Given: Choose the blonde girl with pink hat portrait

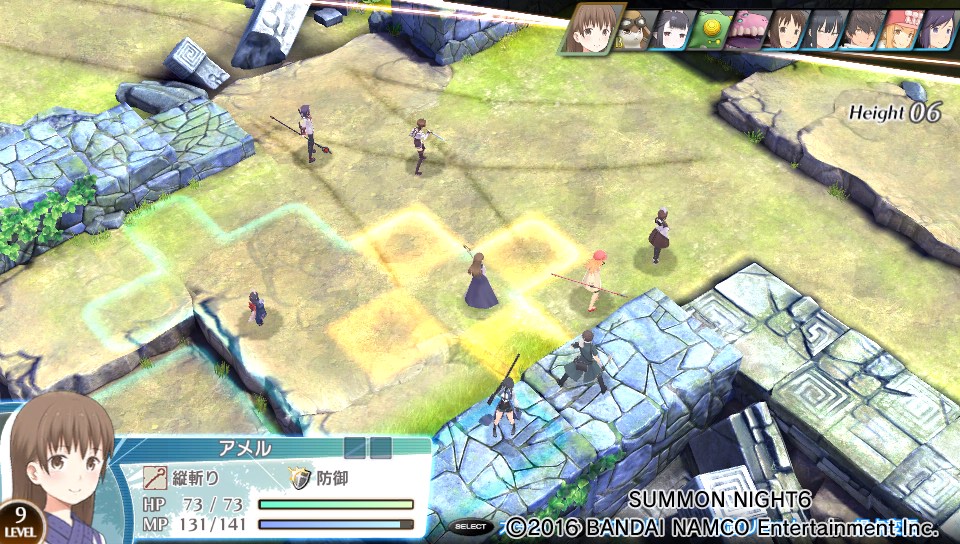Looking at the screenshot, I should pos(898,30).
